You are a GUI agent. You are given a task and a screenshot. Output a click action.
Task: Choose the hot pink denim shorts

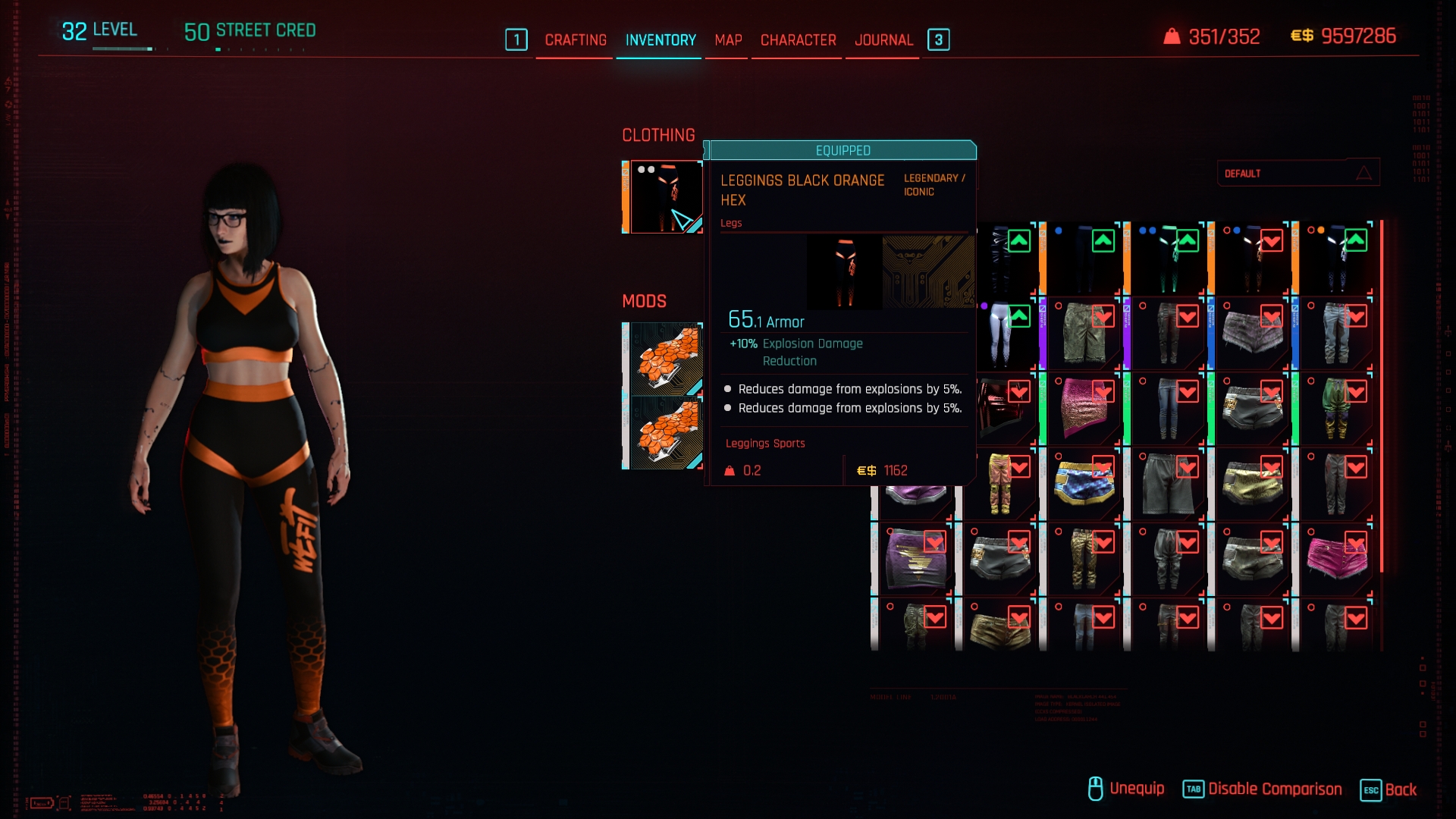pos(1336,559)
